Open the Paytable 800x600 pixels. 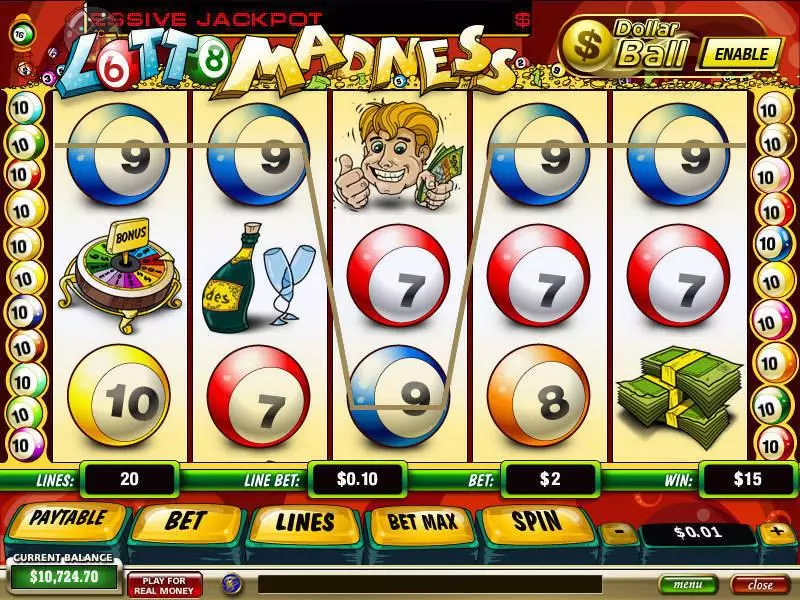click(x=66, y=521)
